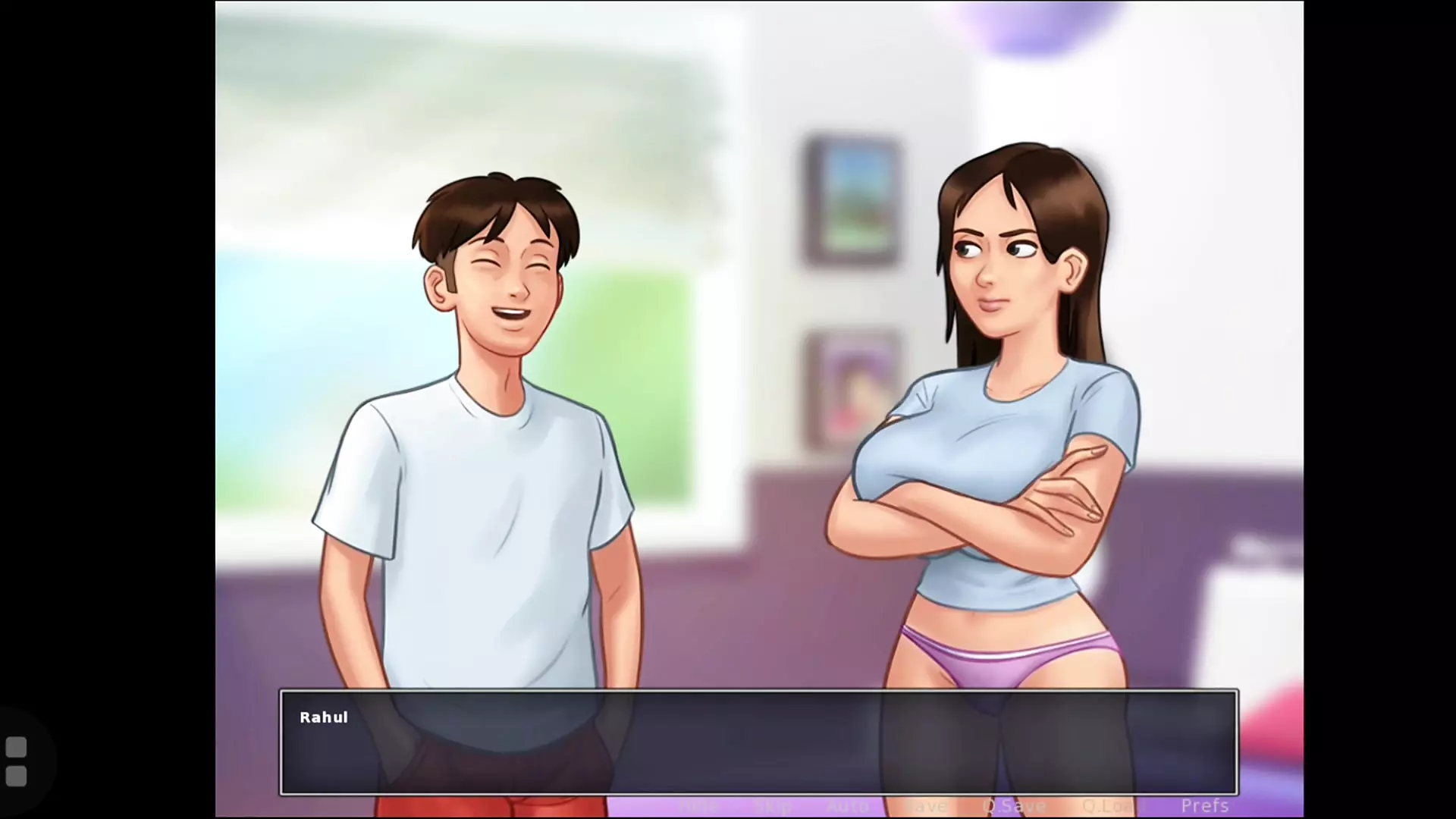Open the floating overlay grid button
The height and width of the screenshot is (819, 1456).
tap(16, 761)
